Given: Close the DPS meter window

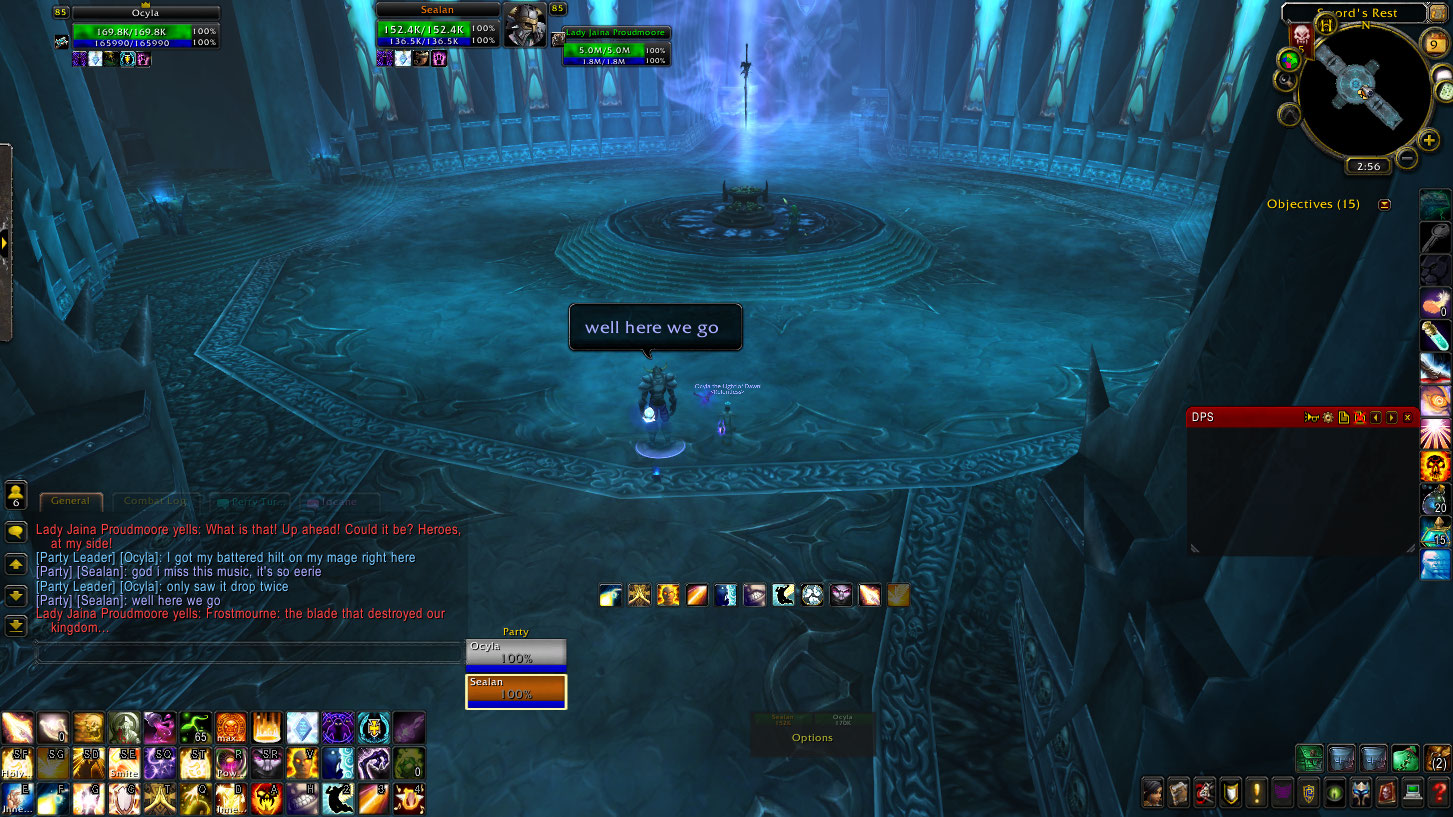Looking at the screenshot, I should pyautogui.click(x=1407, y=417).
